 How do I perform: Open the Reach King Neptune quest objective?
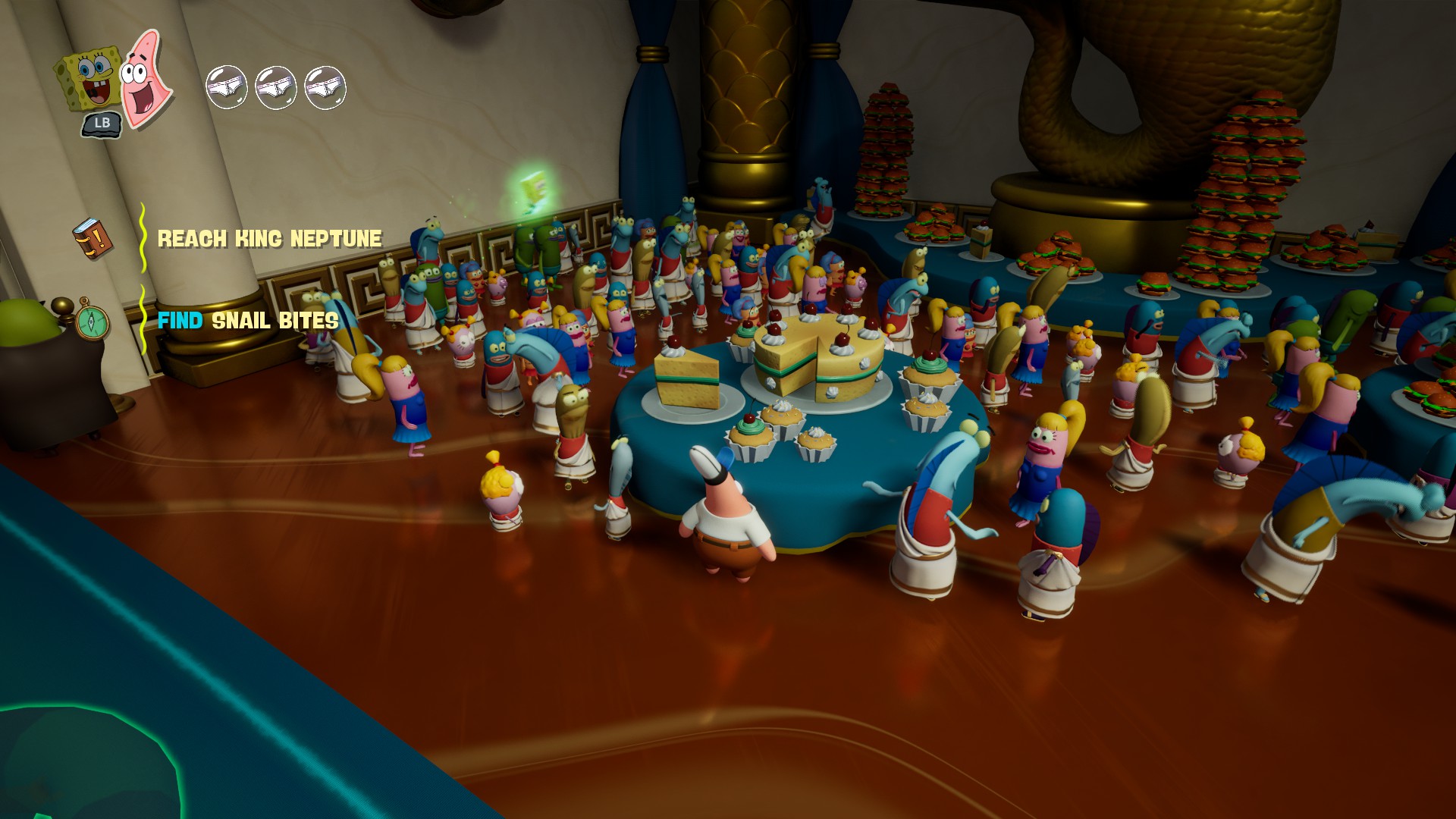[x=269, y=239]
